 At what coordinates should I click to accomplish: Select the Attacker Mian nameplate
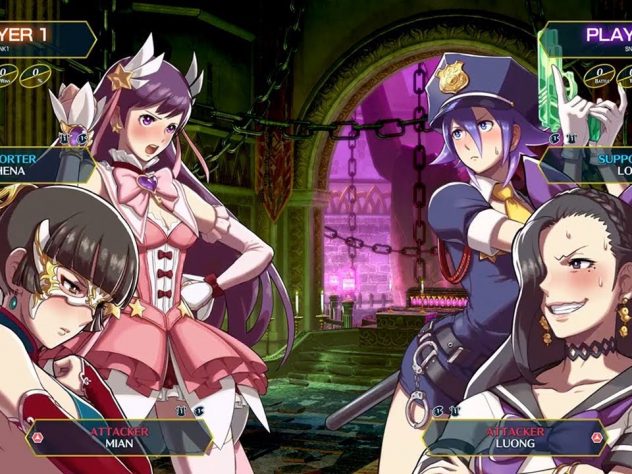[119, 436]
